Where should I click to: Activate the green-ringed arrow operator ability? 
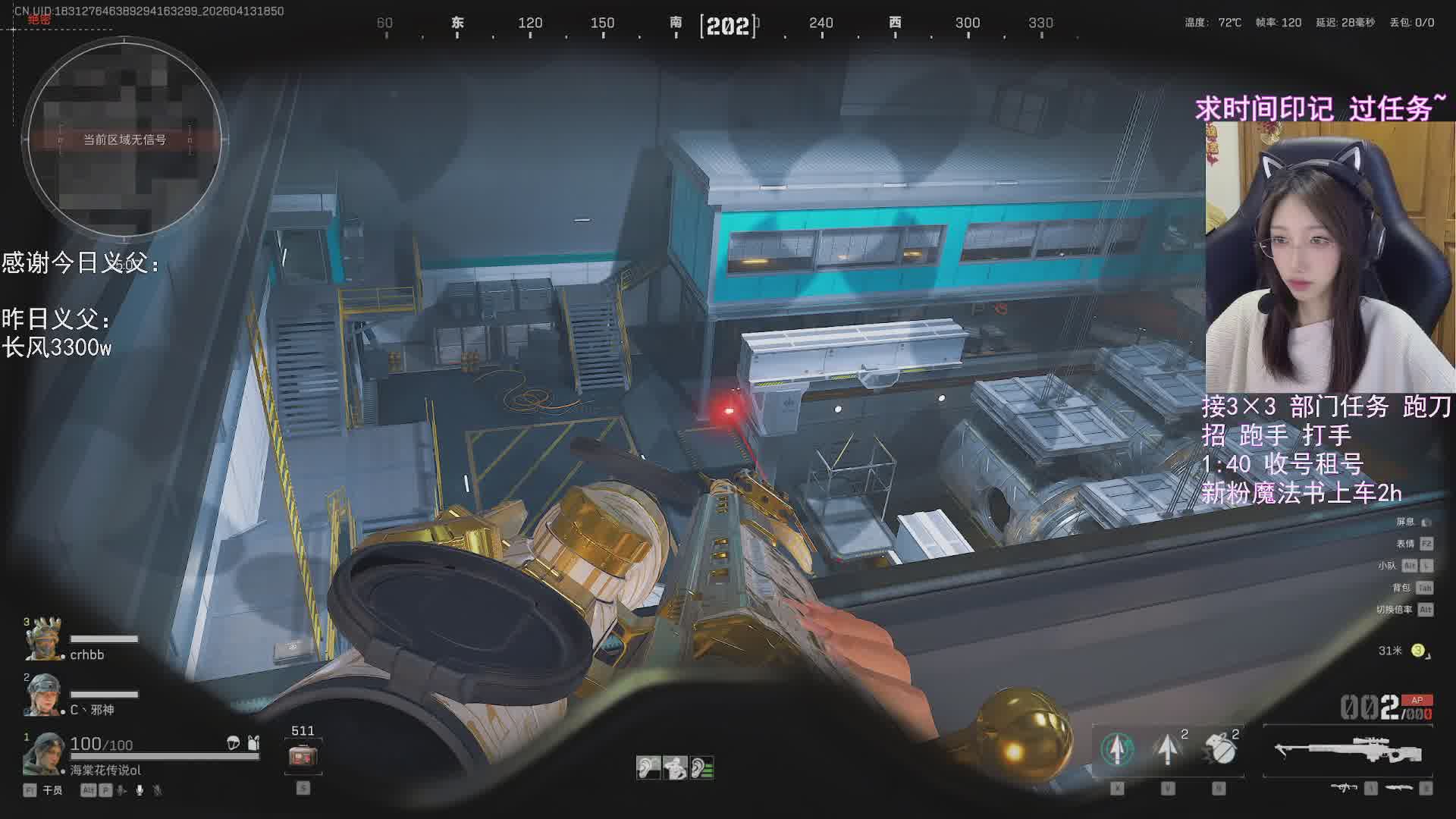(1116, 749)
